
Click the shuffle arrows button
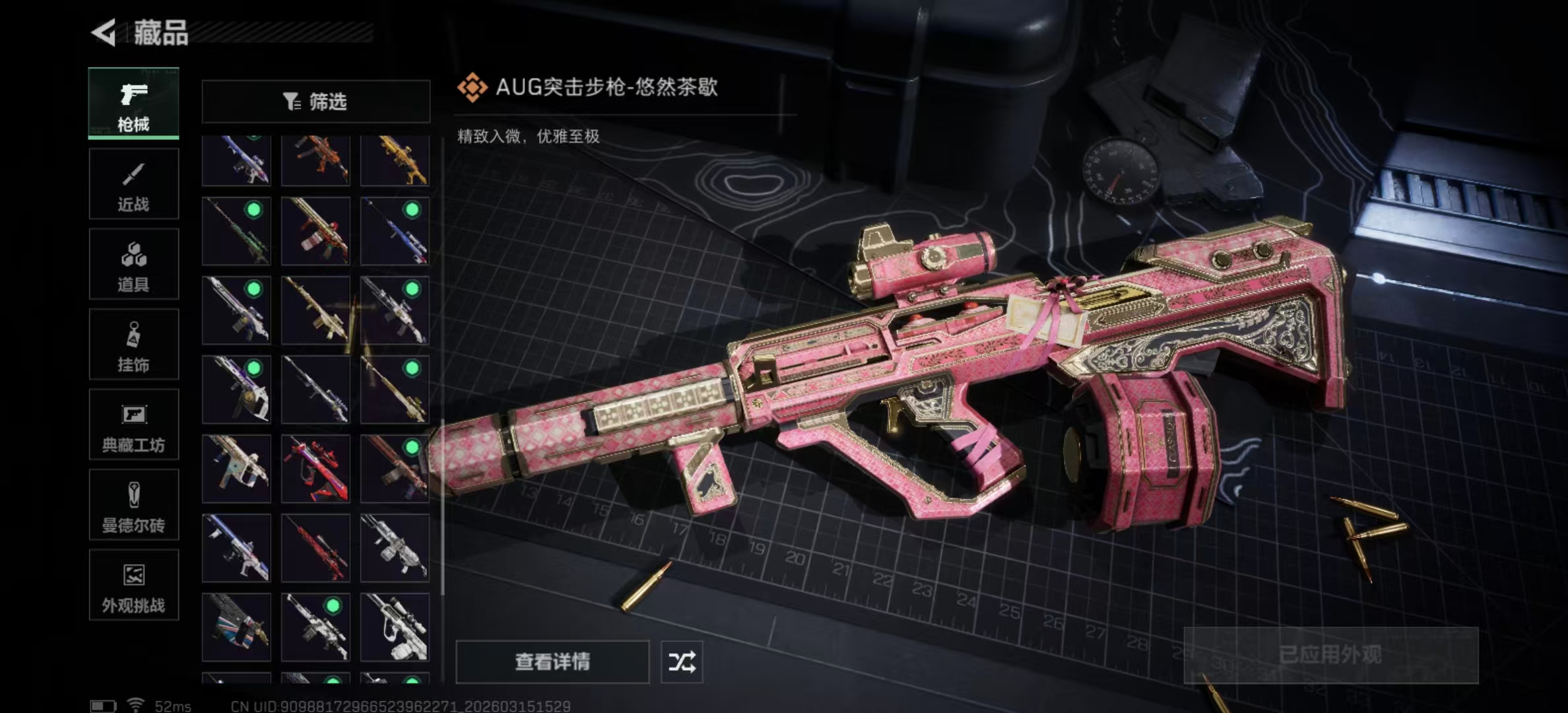[682, 662]
